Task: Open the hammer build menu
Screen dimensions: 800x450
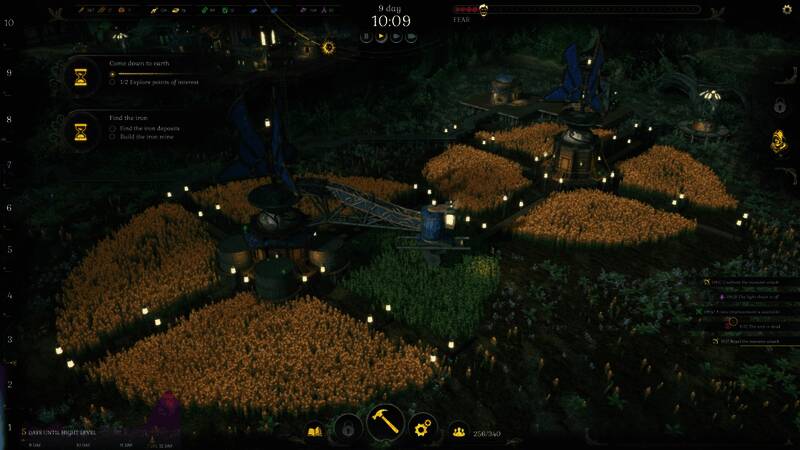Action: click(x=385, y=424)
